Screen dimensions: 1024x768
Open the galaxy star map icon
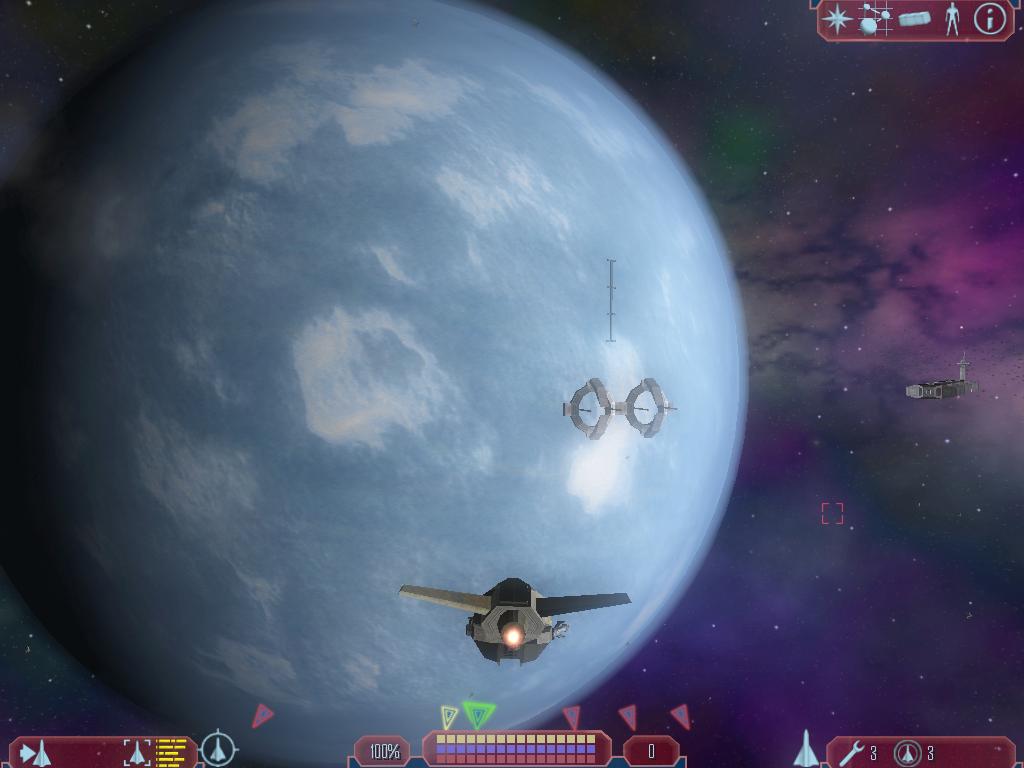pos(838,19)
